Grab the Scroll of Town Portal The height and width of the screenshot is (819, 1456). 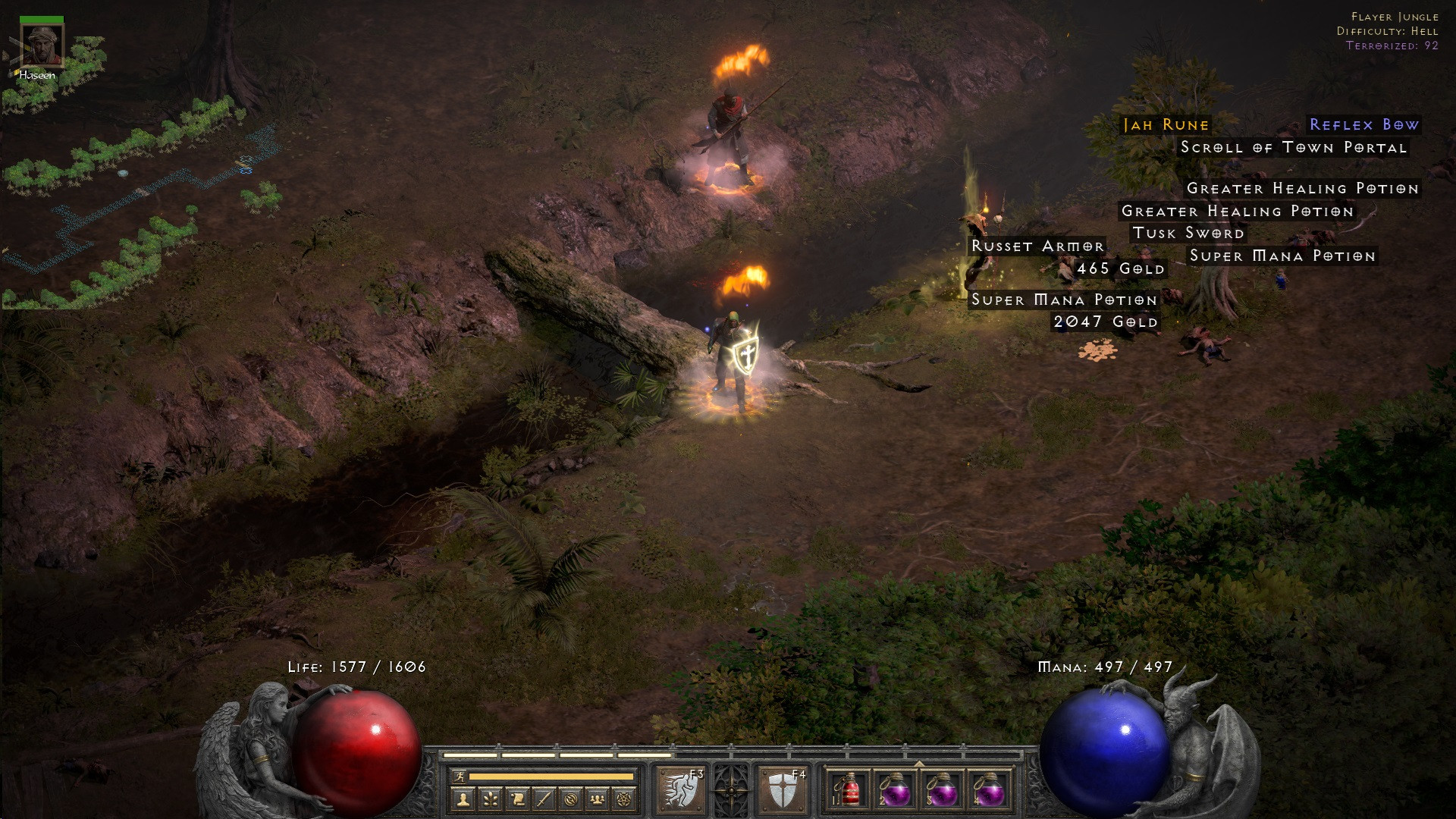pos(1293,148)
